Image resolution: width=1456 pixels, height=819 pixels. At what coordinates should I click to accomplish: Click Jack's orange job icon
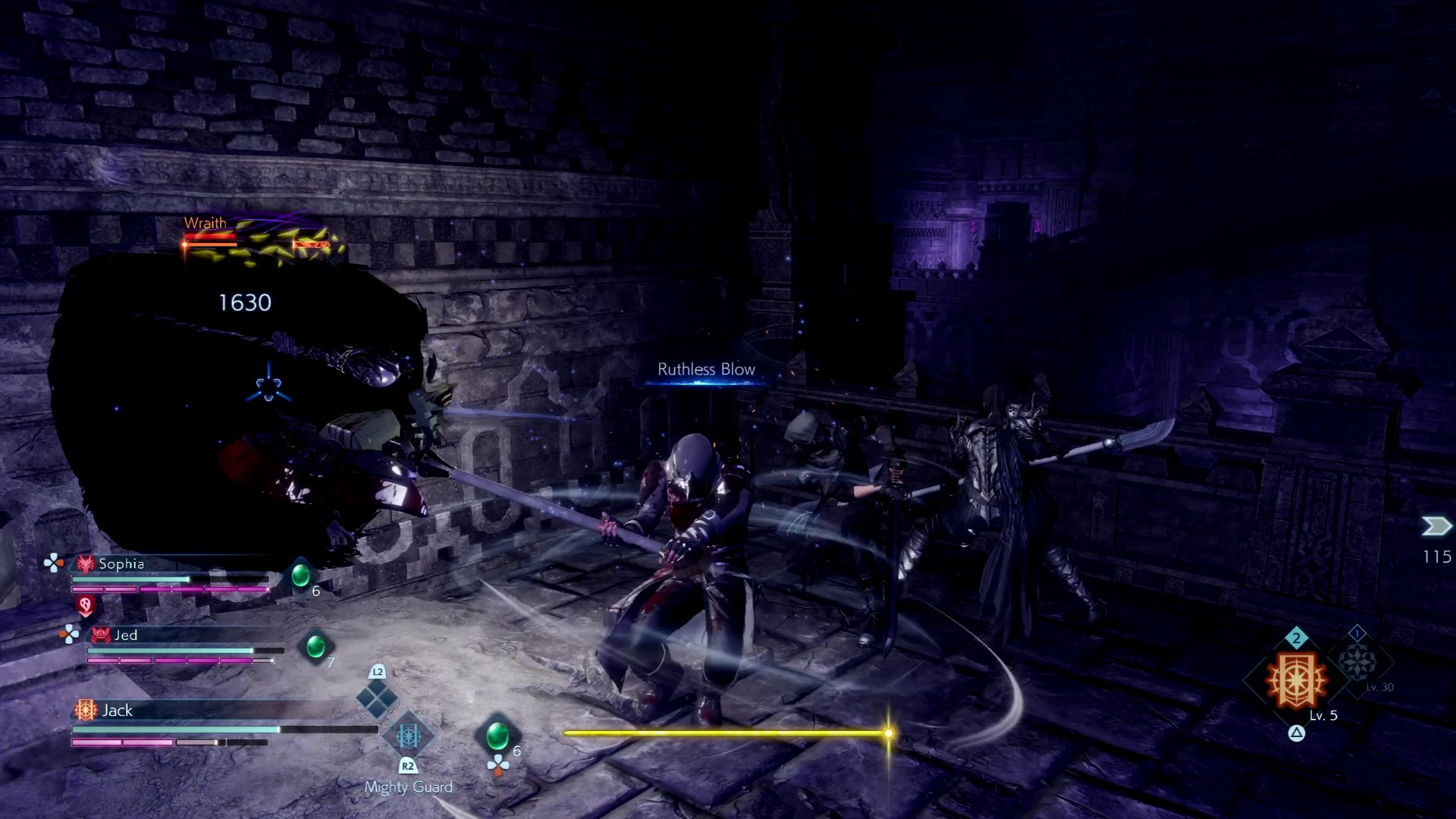coord(85,710)
